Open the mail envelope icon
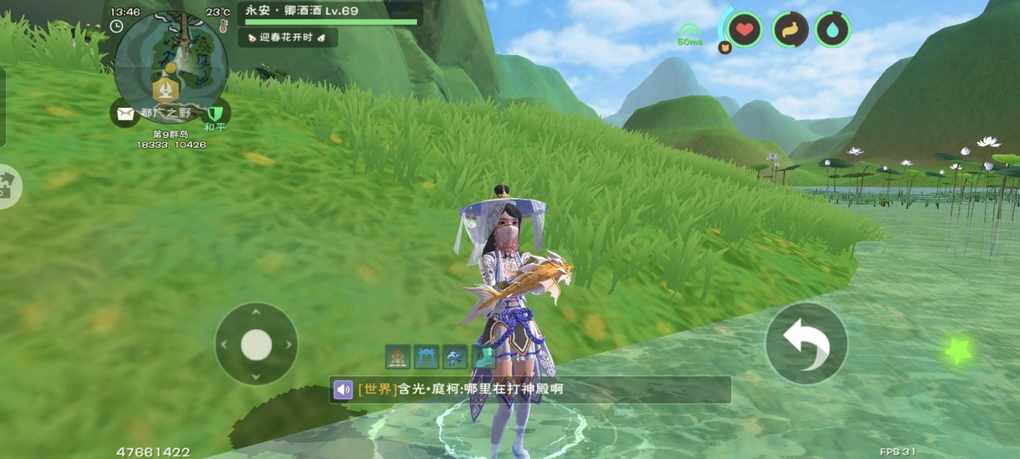This screenshot has width=1020, height=459. coord(124,113)
